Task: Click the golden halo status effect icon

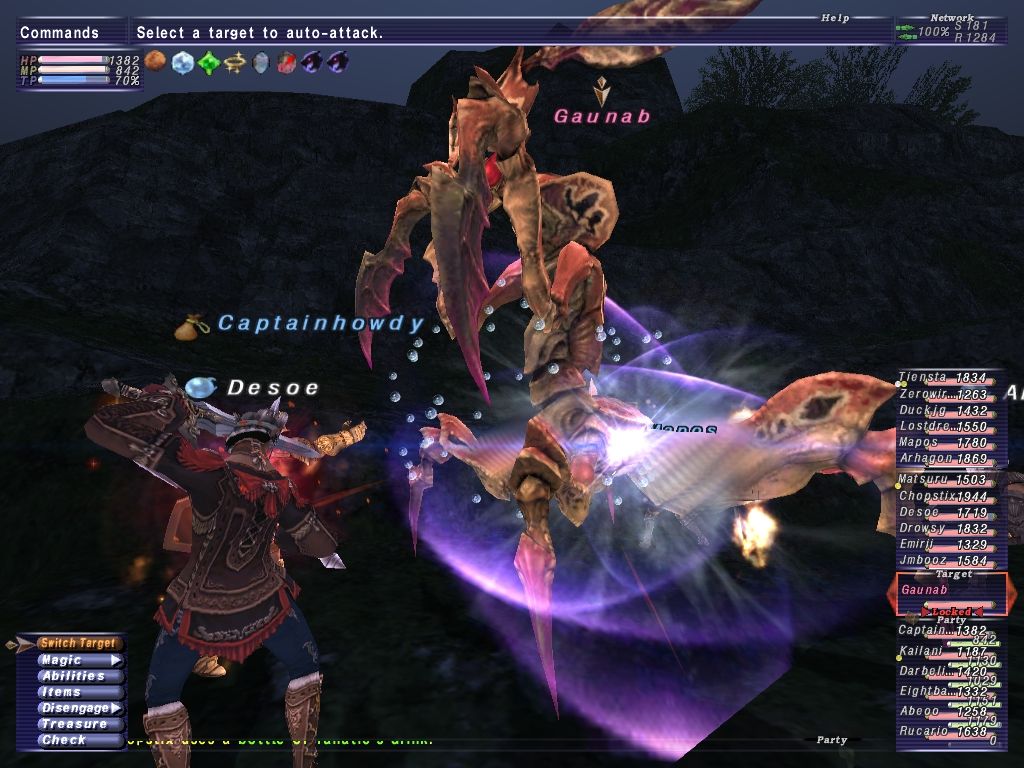Action: pyautogui.click(x=234, y=63)
